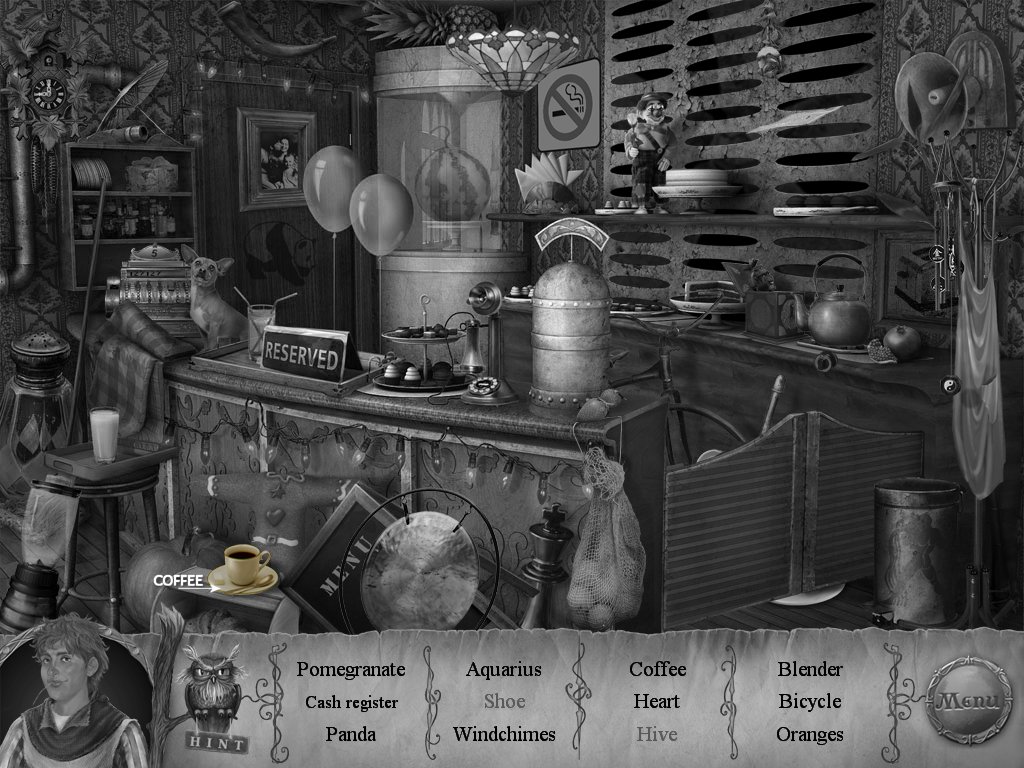Select the Cash register entry in the list
Viewport: 1024px width, 768px height.
point(351,702)
